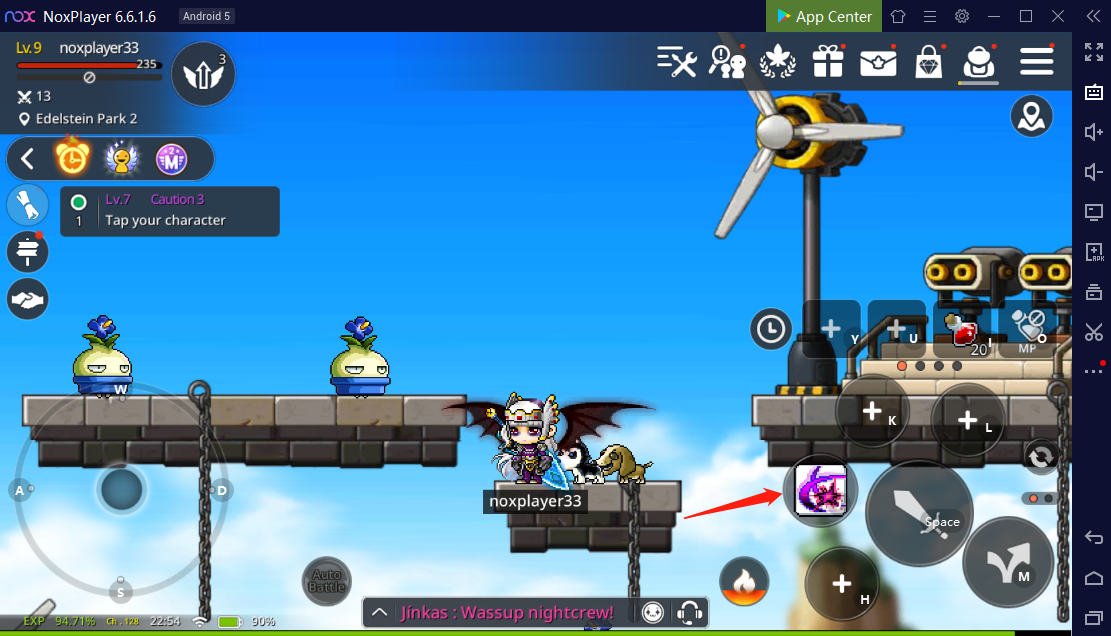Collapse the buff bar with back arrow

click(28, 158)
